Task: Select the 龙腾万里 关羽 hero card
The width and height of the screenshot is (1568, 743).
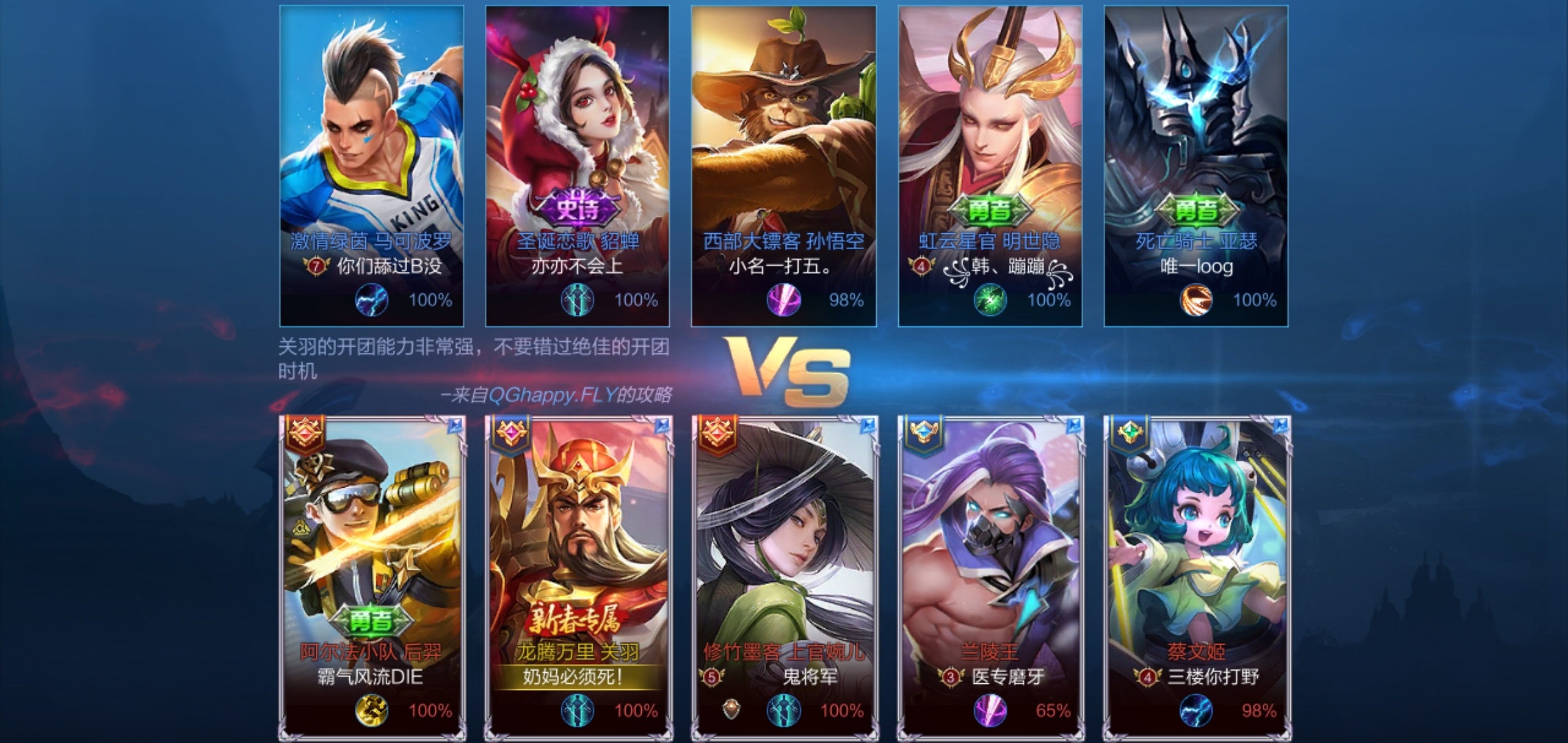Action: 578,550
